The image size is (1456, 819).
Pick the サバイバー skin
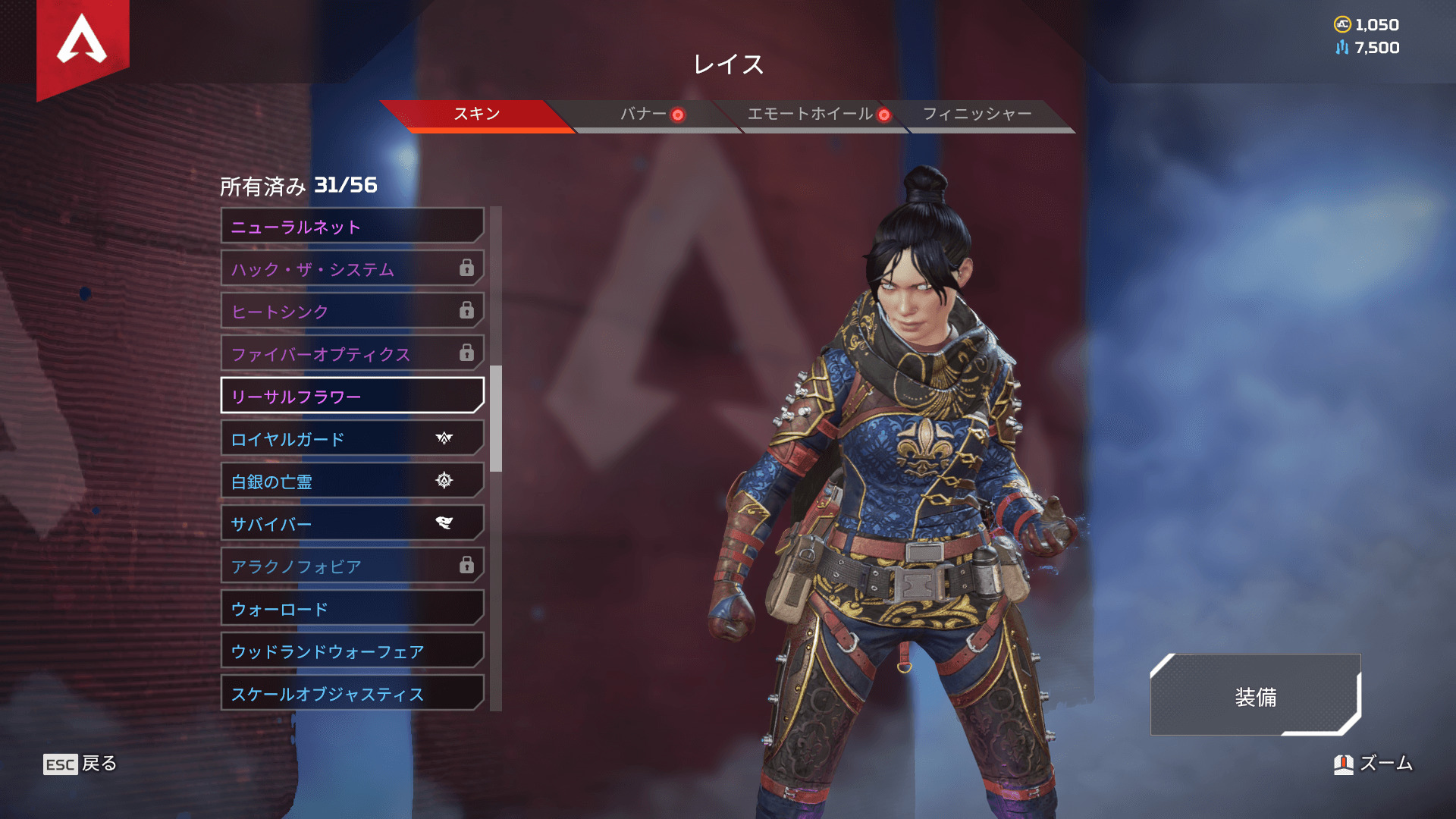coord(352,523)
